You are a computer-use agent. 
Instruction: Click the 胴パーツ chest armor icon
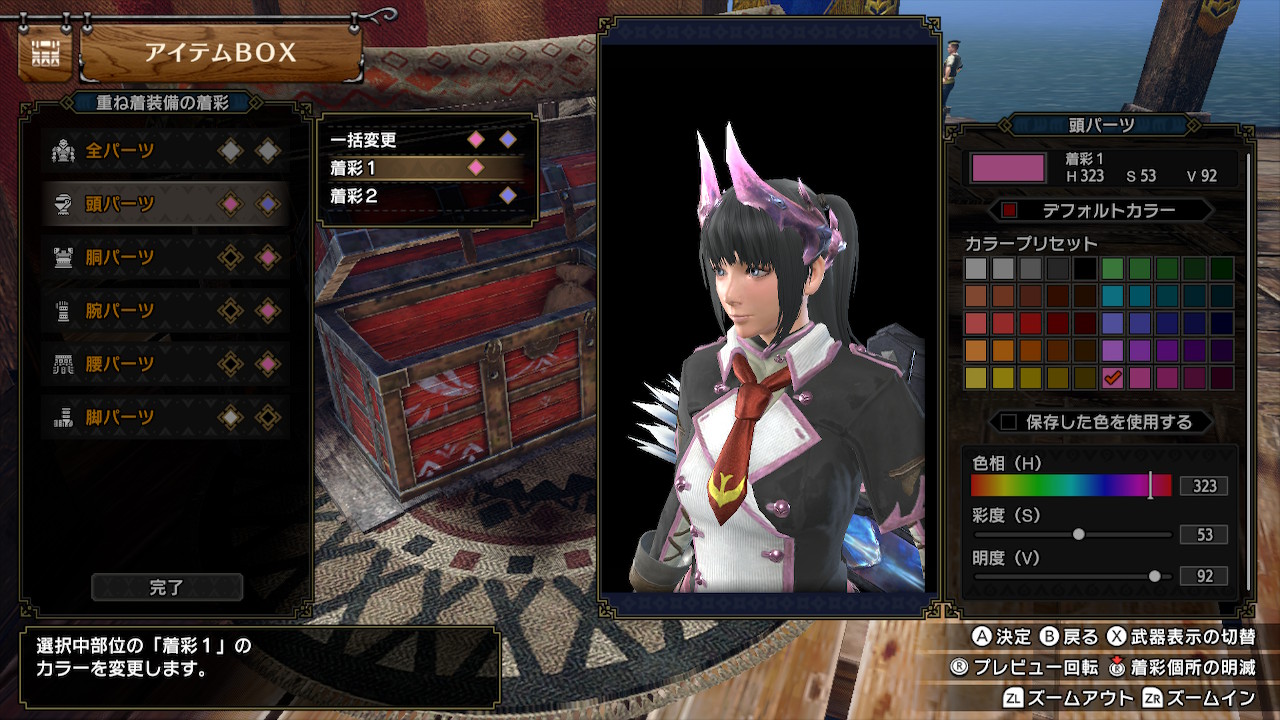(x=63, y=255)
